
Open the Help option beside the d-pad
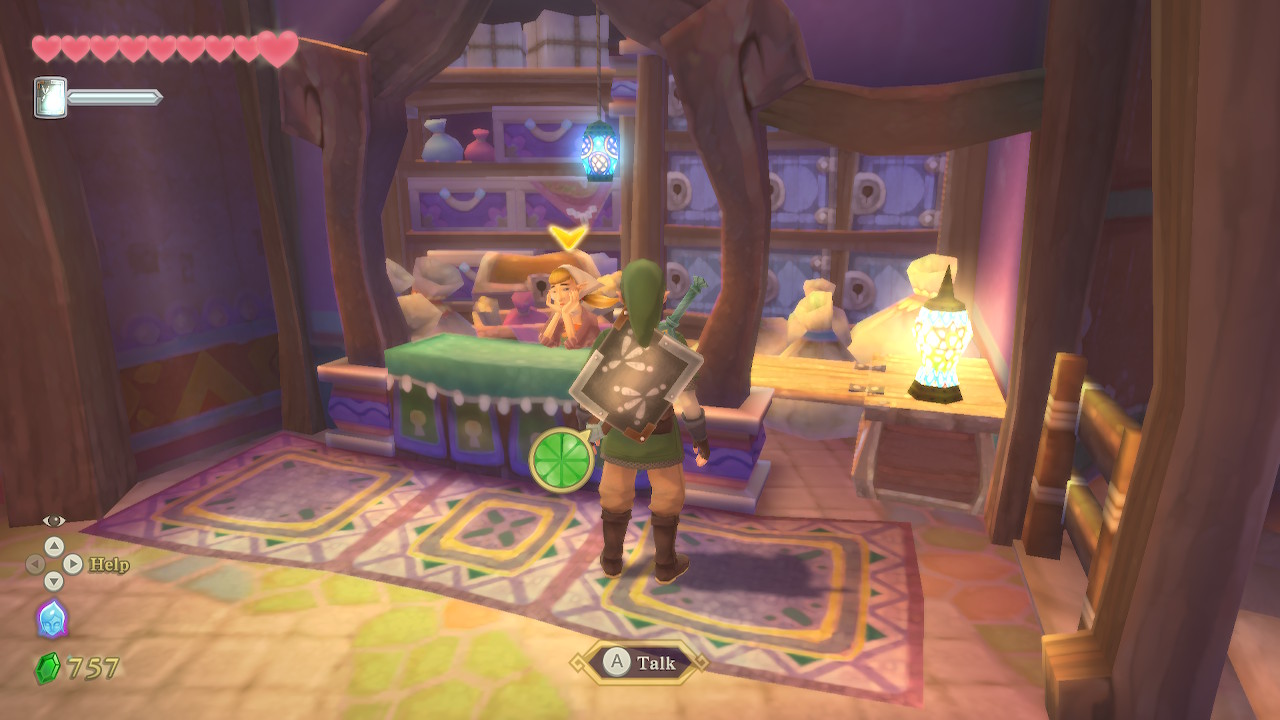108,565
